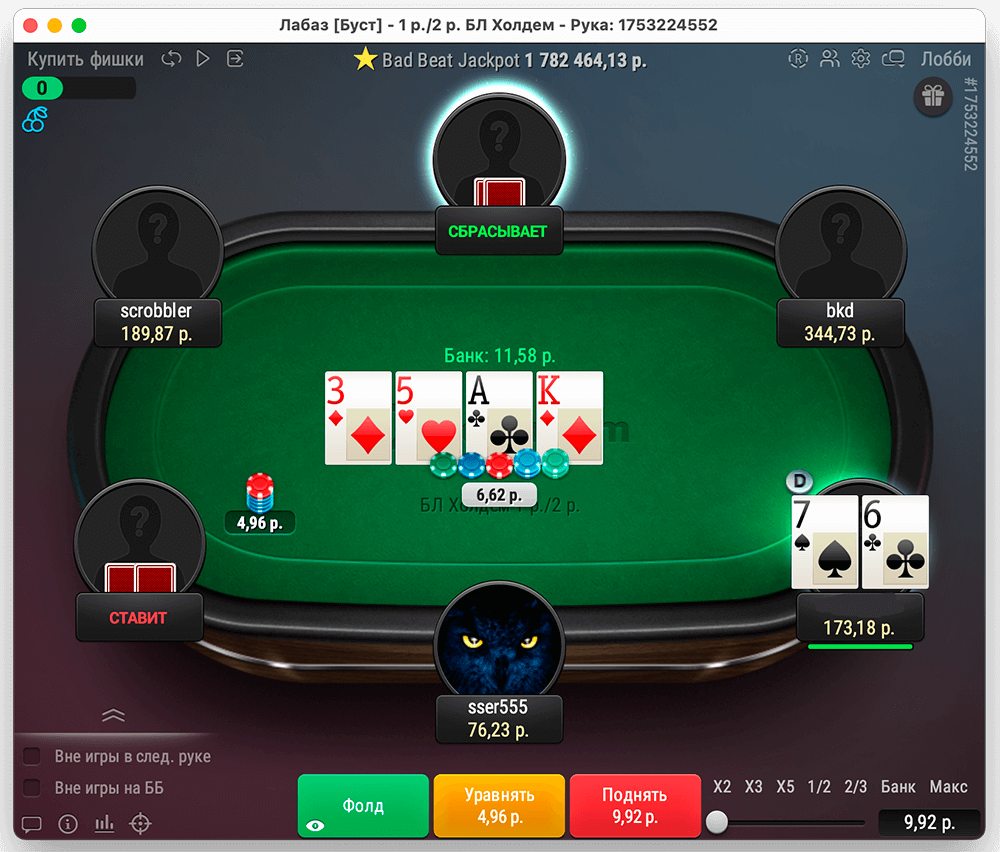Enable the Вне игры на ББ option

pyautogui.click(x=32, y=788)
